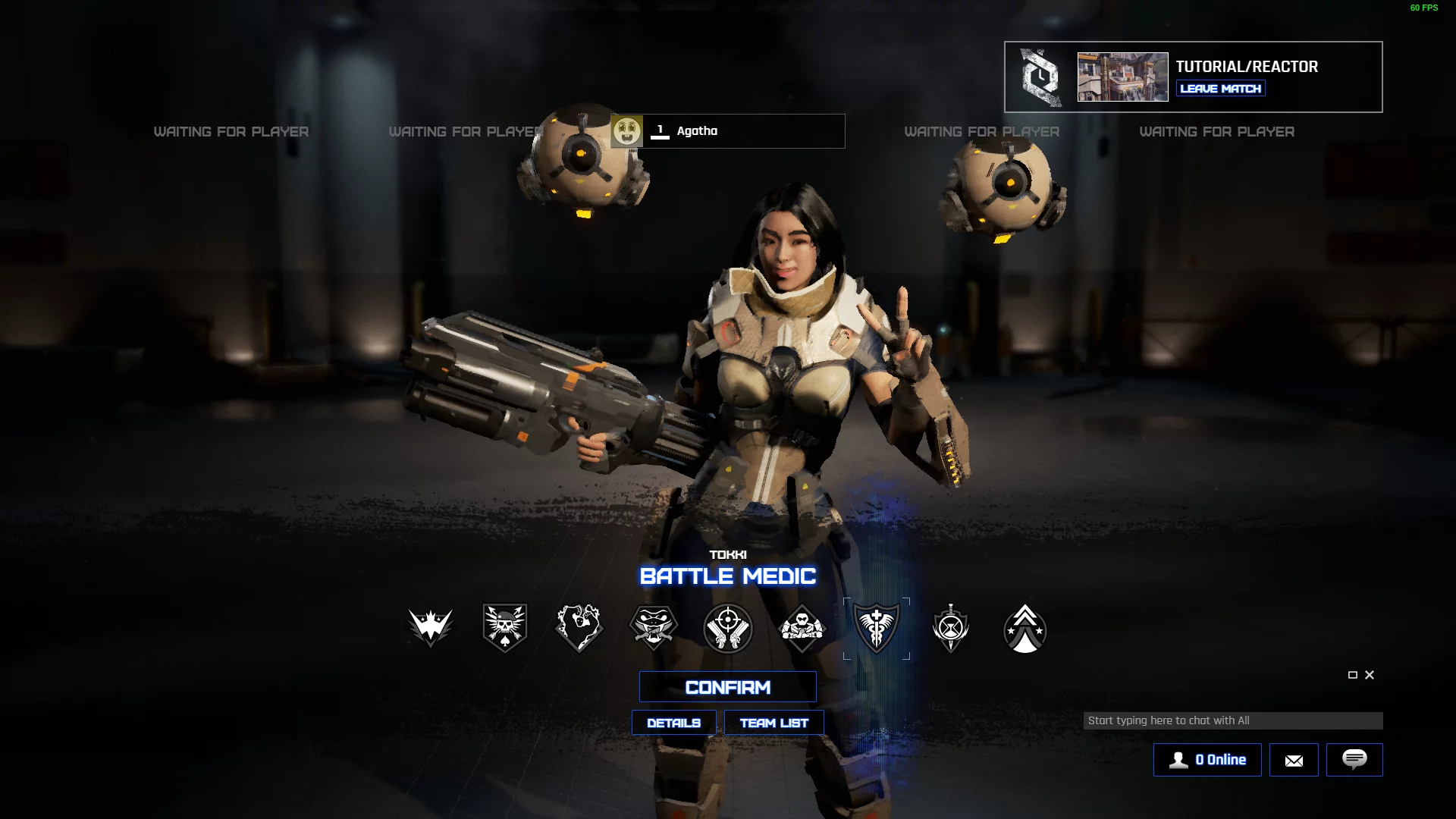The height and width of the screenshot is (819, 1456).
Task: Click Agatha's player name plate
Action: tap(728, 131)
